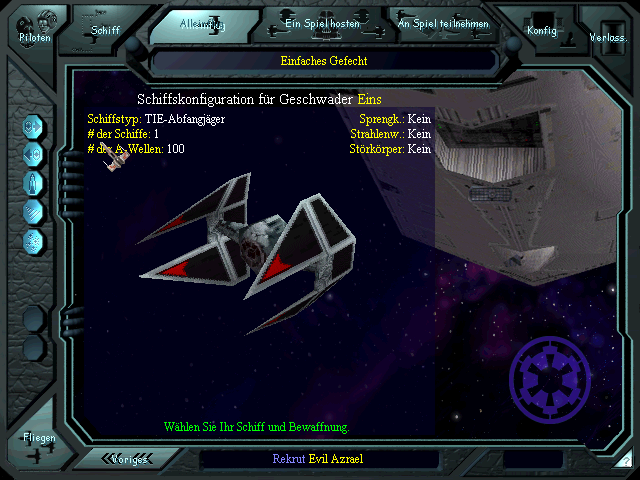Image resolution: width=640 pixels, height=480 pixels.
Task: Choose Ein Spiel hosten
Action: (320, 23)
